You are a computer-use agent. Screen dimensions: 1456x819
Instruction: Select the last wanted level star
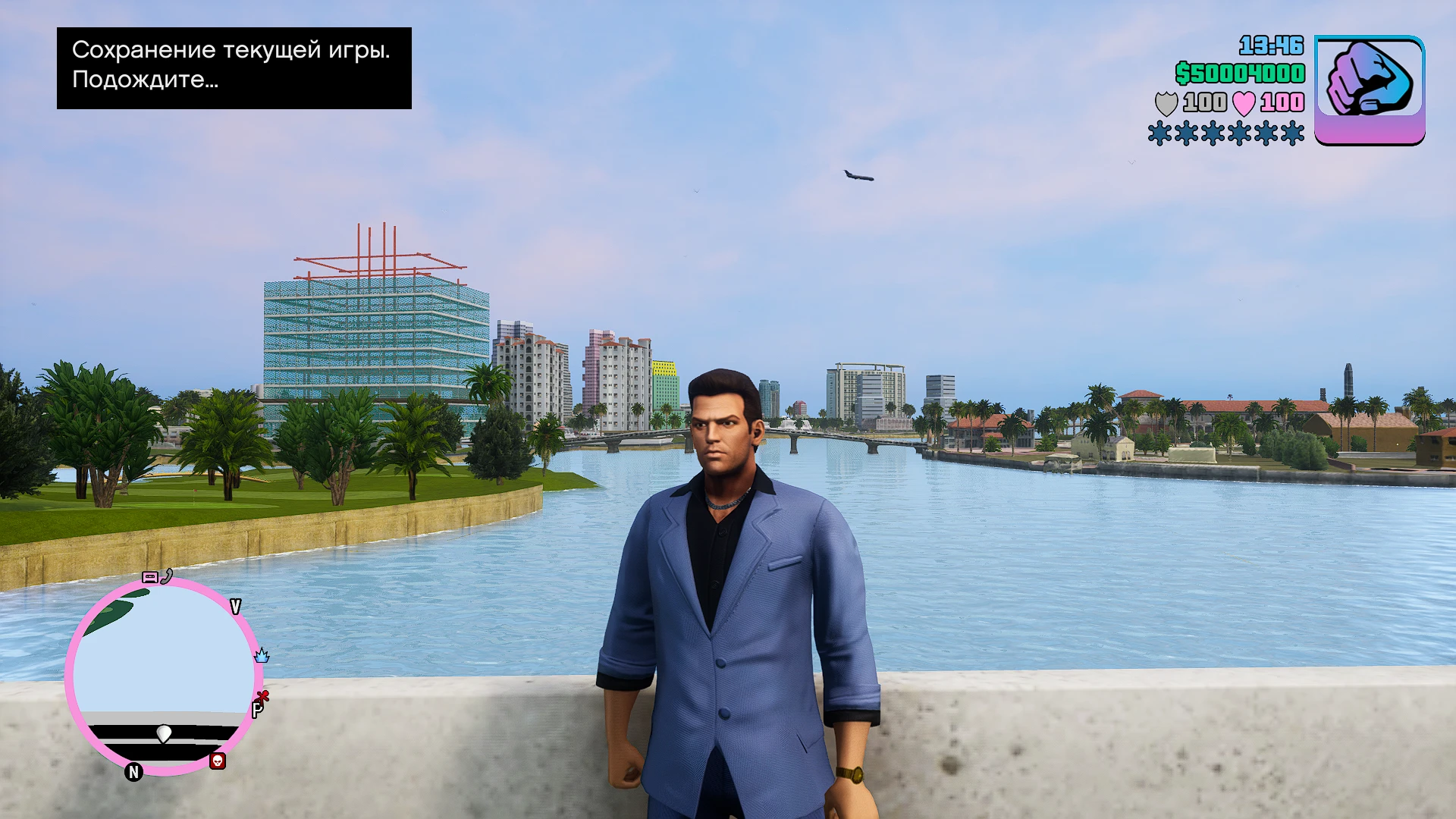point(1293,133)
